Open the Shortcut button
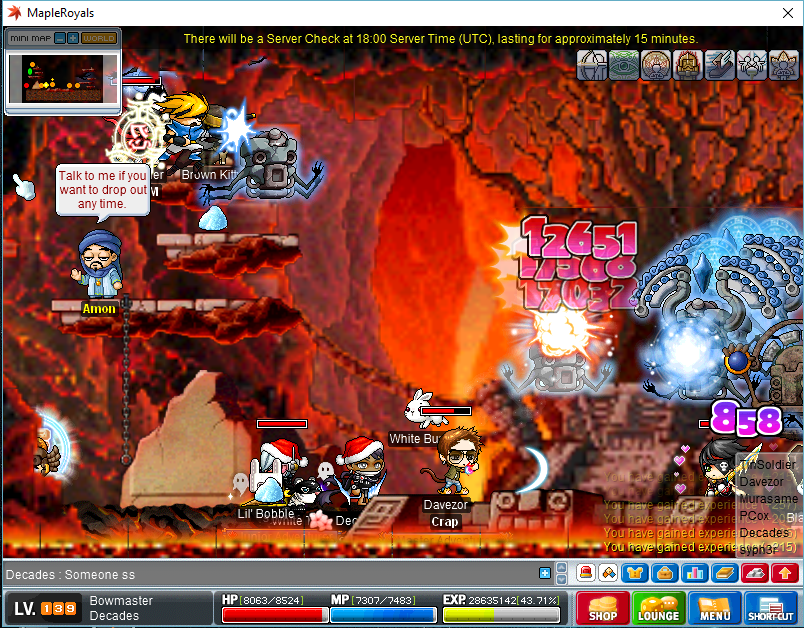The height and width of the screenshot is (628, 804). [770, 608]
